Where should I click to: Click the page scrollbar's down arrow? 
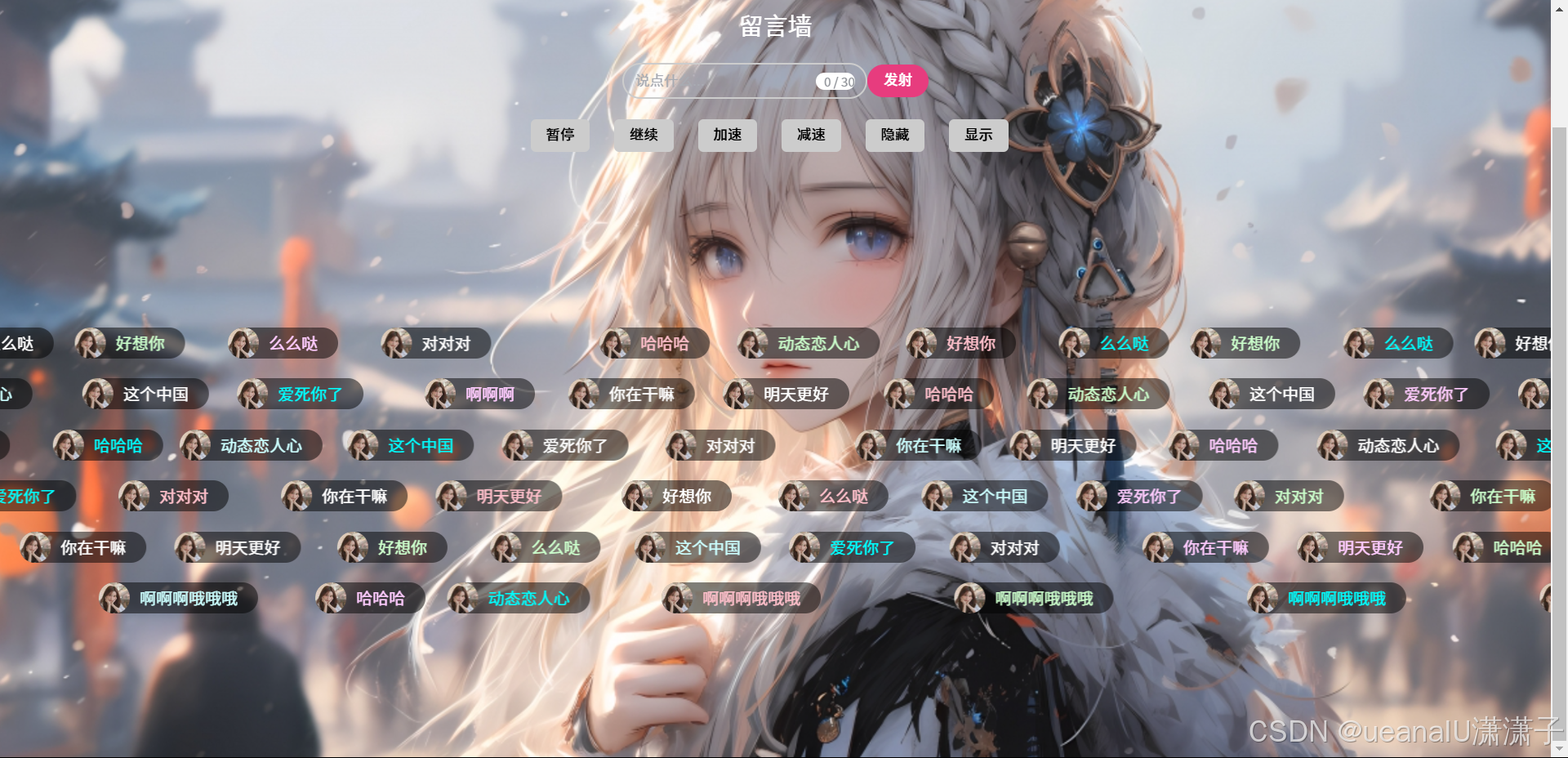(x=1559, y=748)
